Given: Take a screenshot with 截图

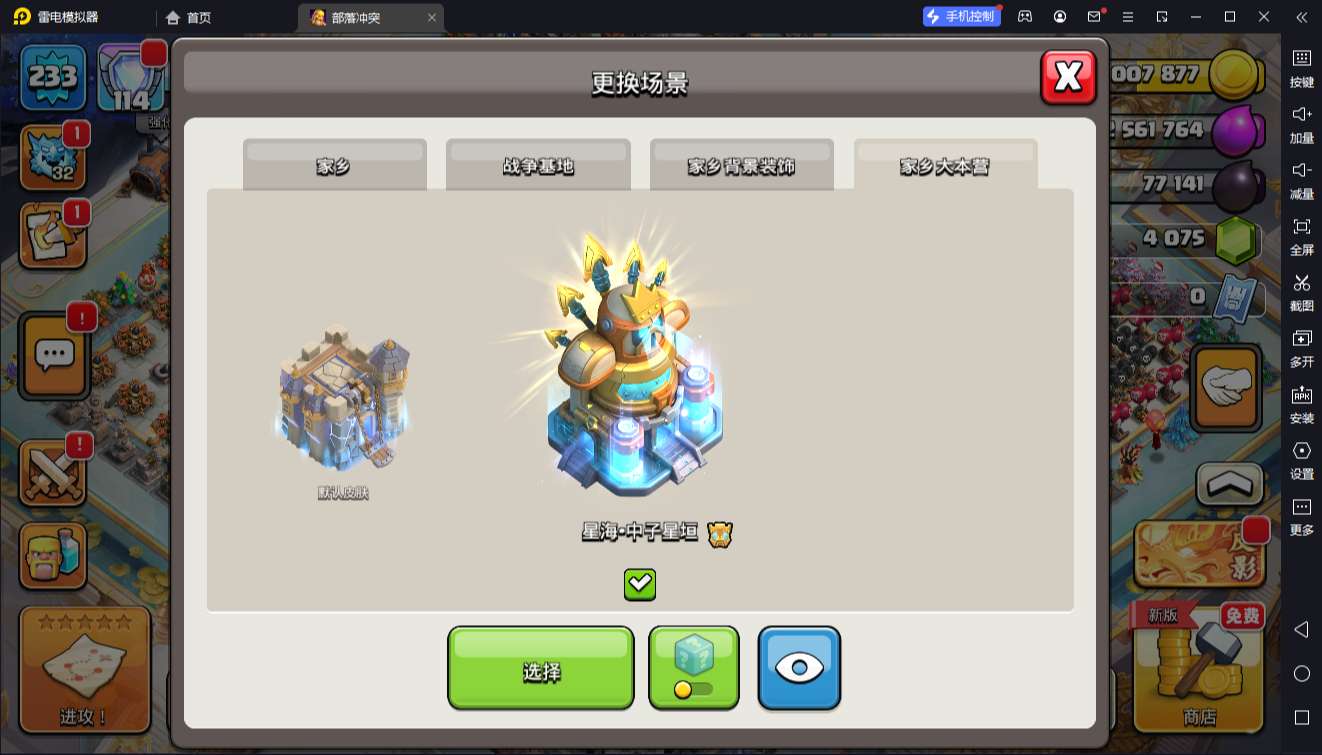Looking at the screenshot, I should tap(1301, 293).
